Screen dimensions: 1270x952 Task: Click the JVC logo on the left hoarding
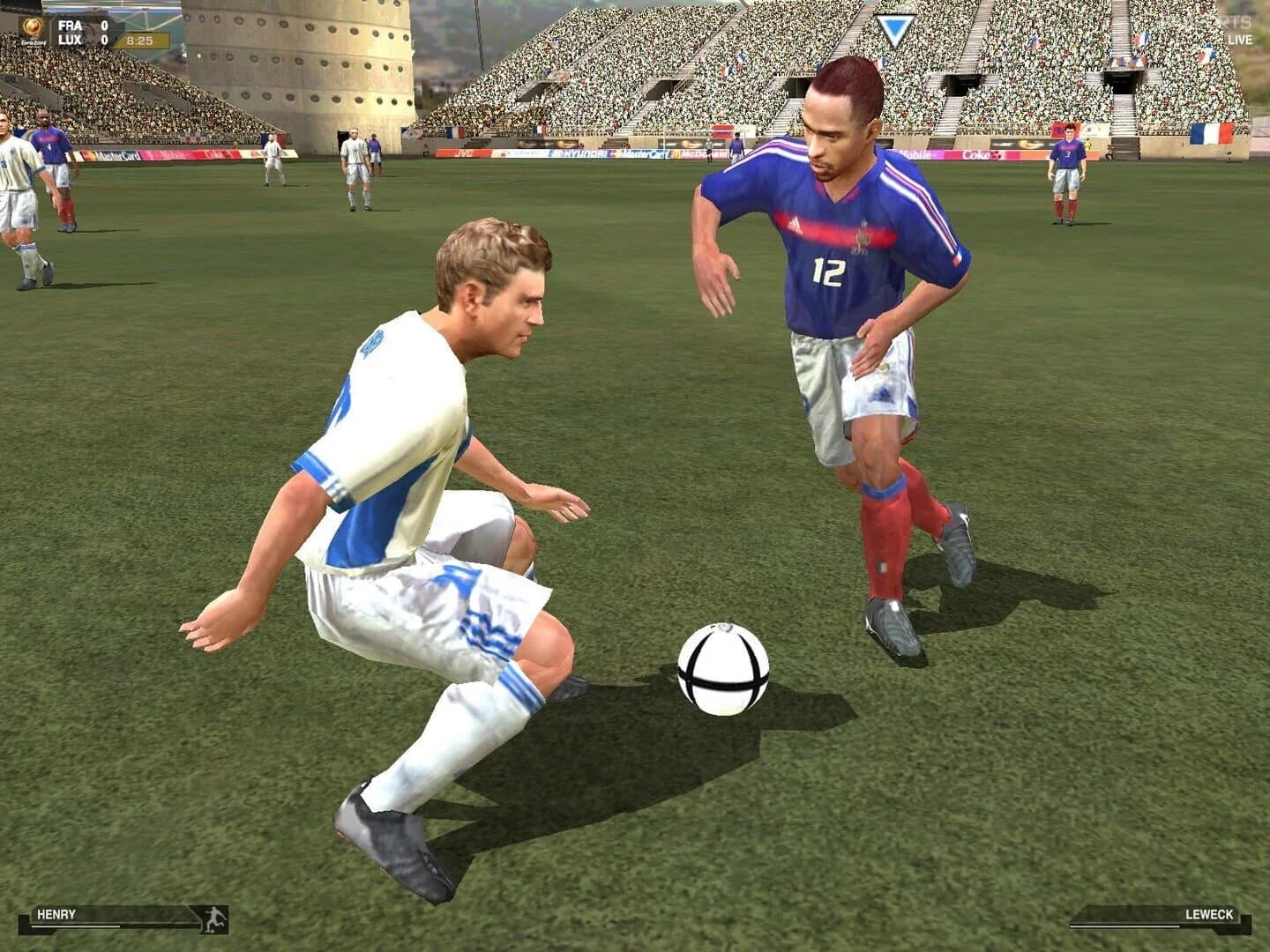coord(465,152)
